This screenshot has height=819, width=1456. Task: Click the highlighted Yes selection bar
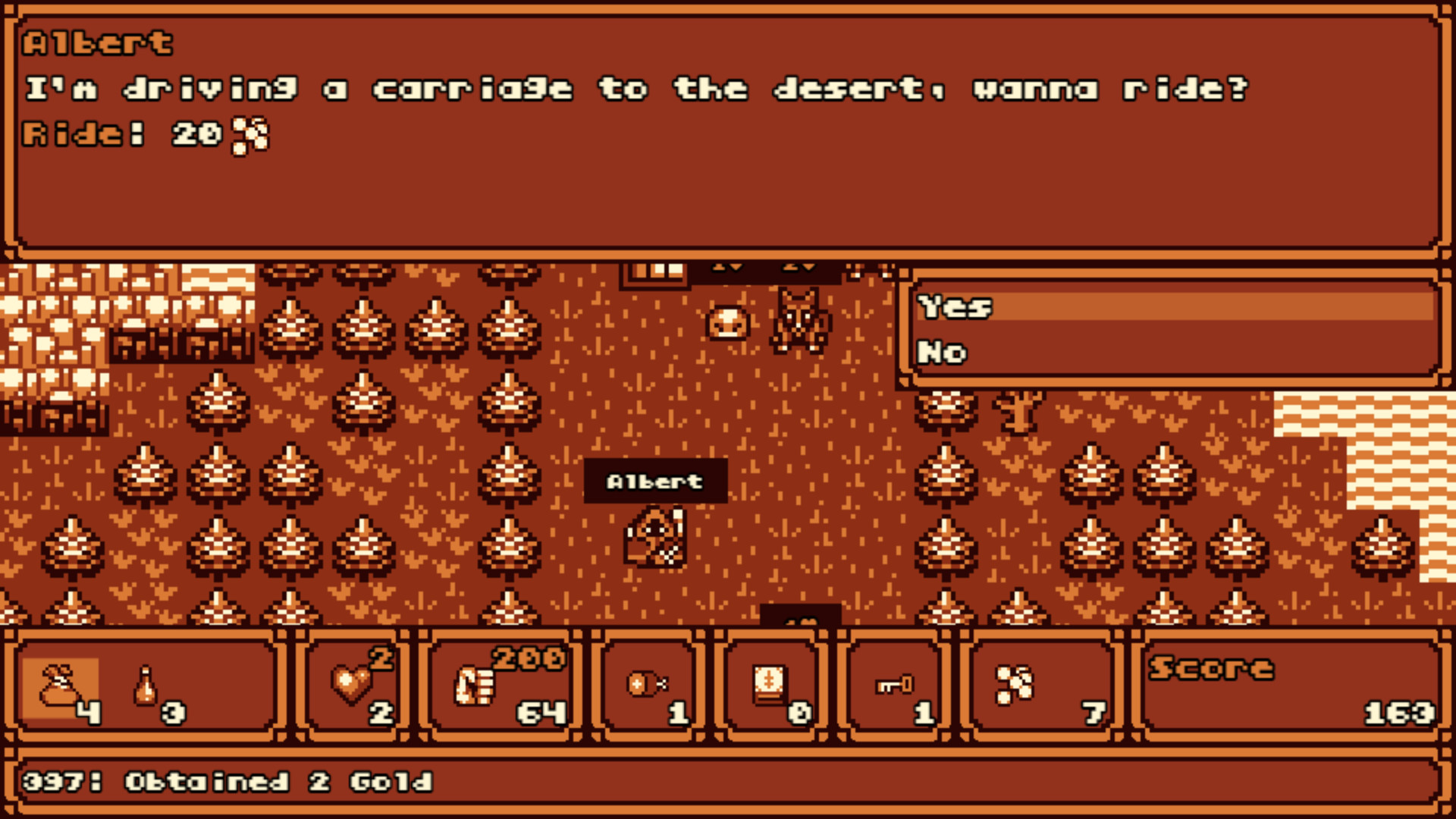click(1175, 308)
